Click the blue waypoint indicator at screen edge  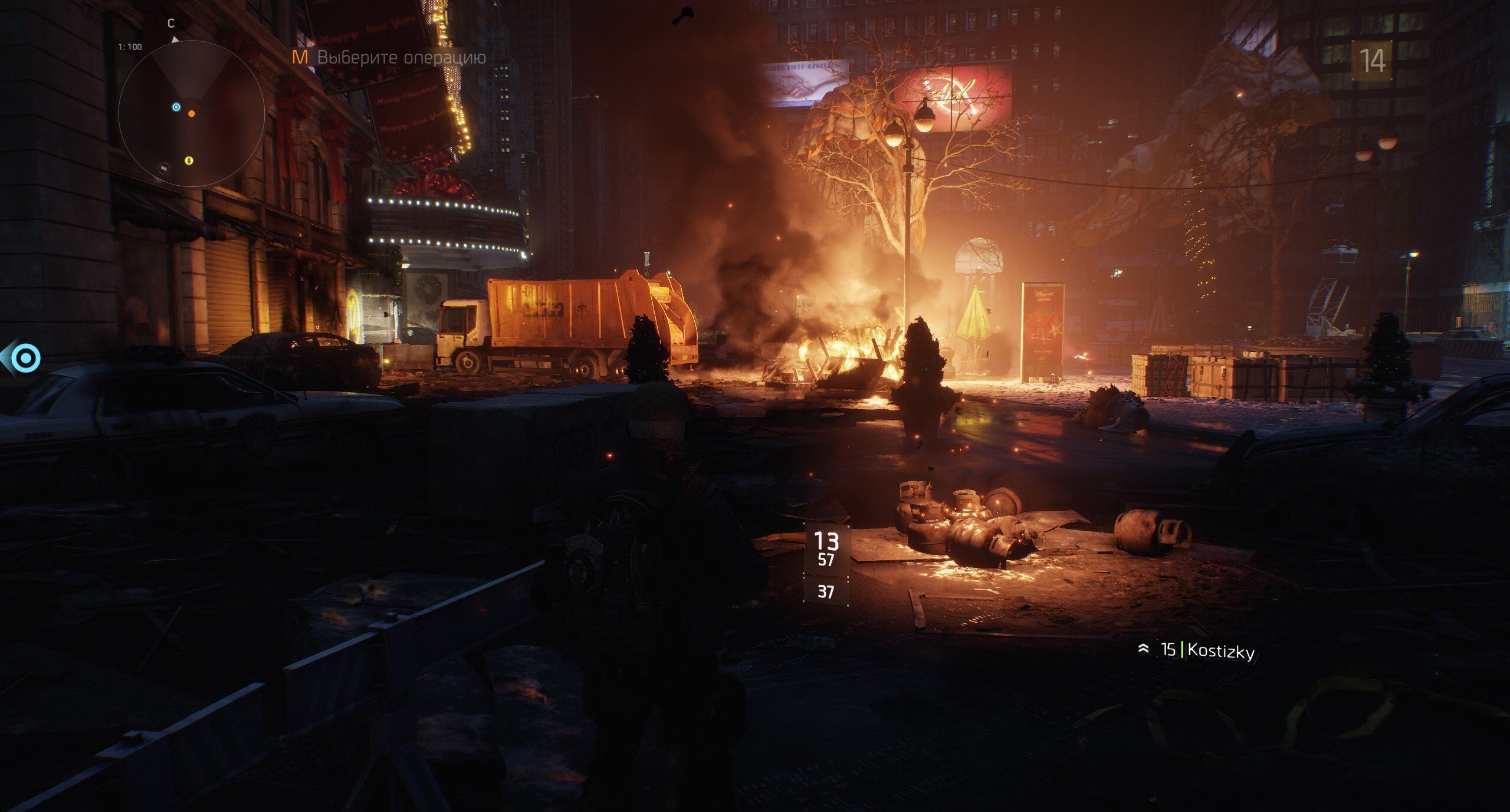tap(25, 358)
